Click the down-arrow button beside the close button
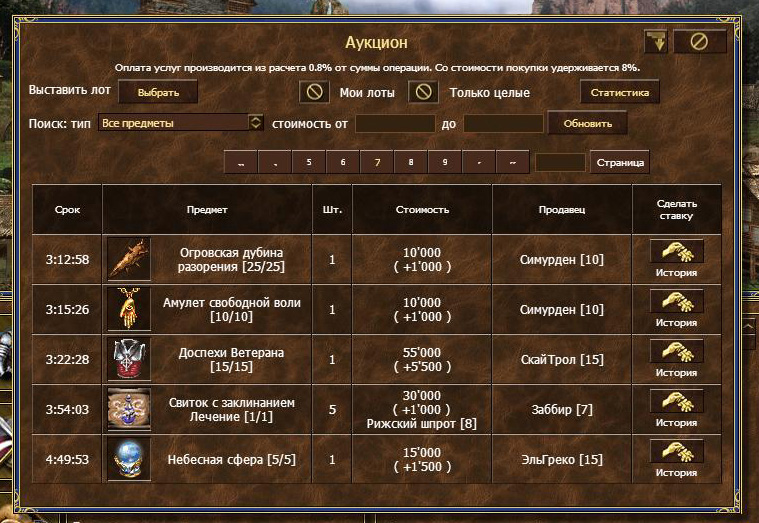 656,42
